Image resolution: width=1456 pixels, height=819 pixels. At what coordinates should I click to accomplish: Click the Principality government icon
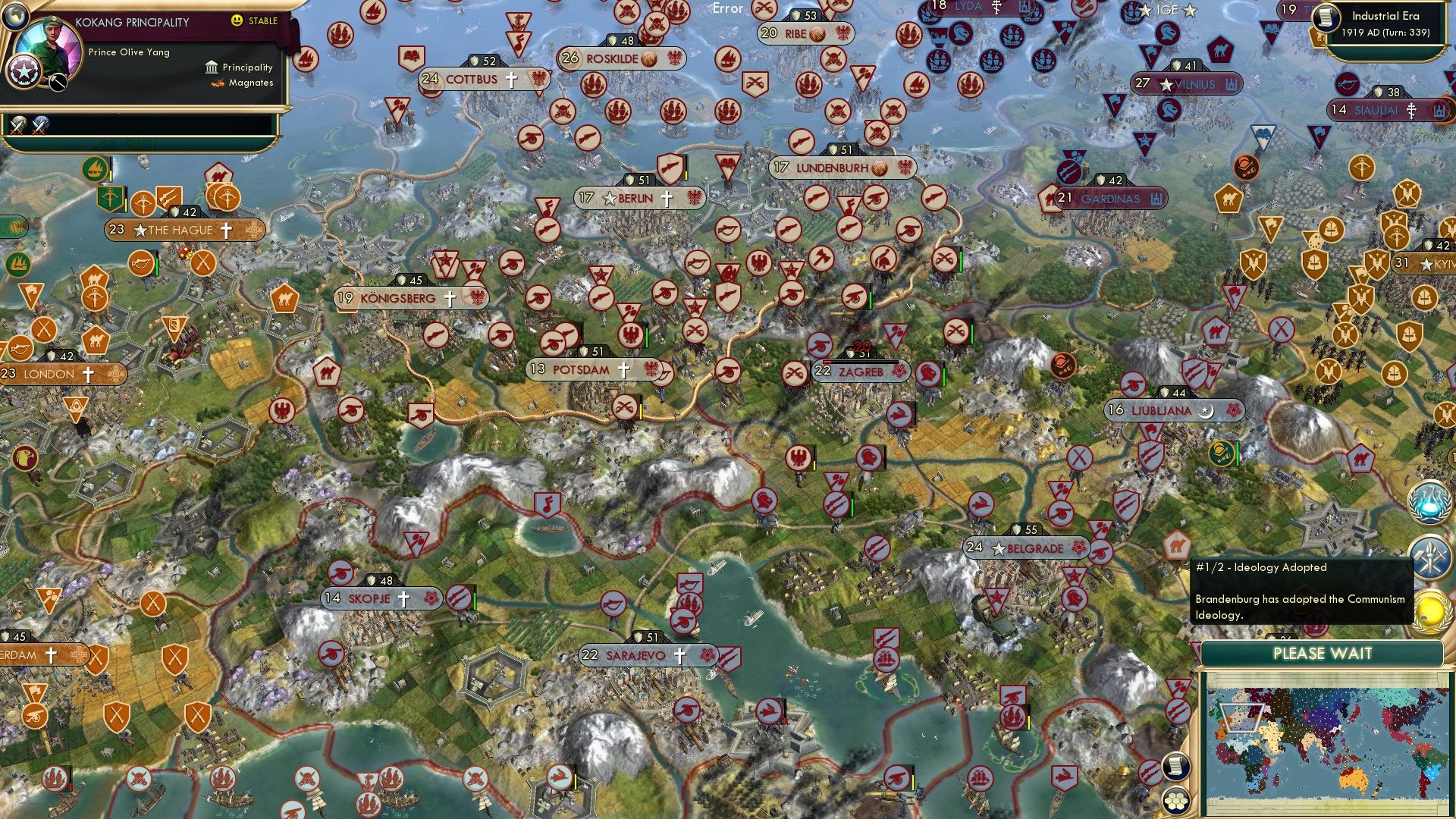pos(212,67)
